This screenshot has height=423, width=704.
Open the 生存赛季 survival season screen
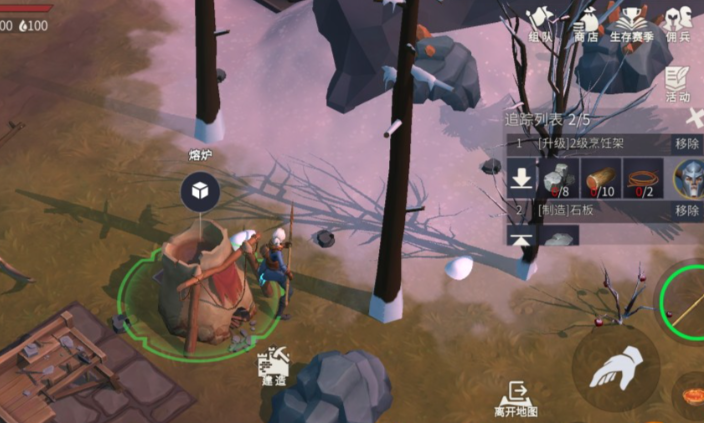(x=631, y=23)
